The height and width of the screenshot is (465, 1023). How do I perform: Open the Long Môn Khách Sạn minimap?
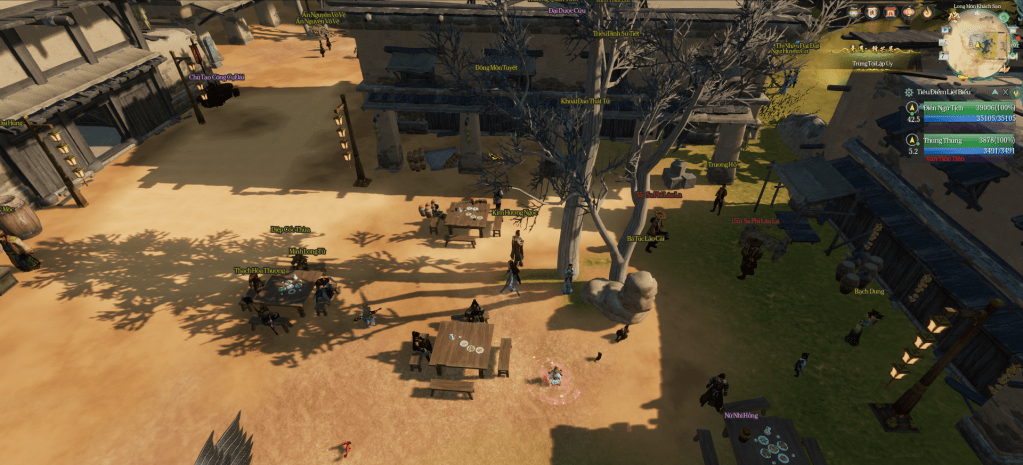coord(976,44)
